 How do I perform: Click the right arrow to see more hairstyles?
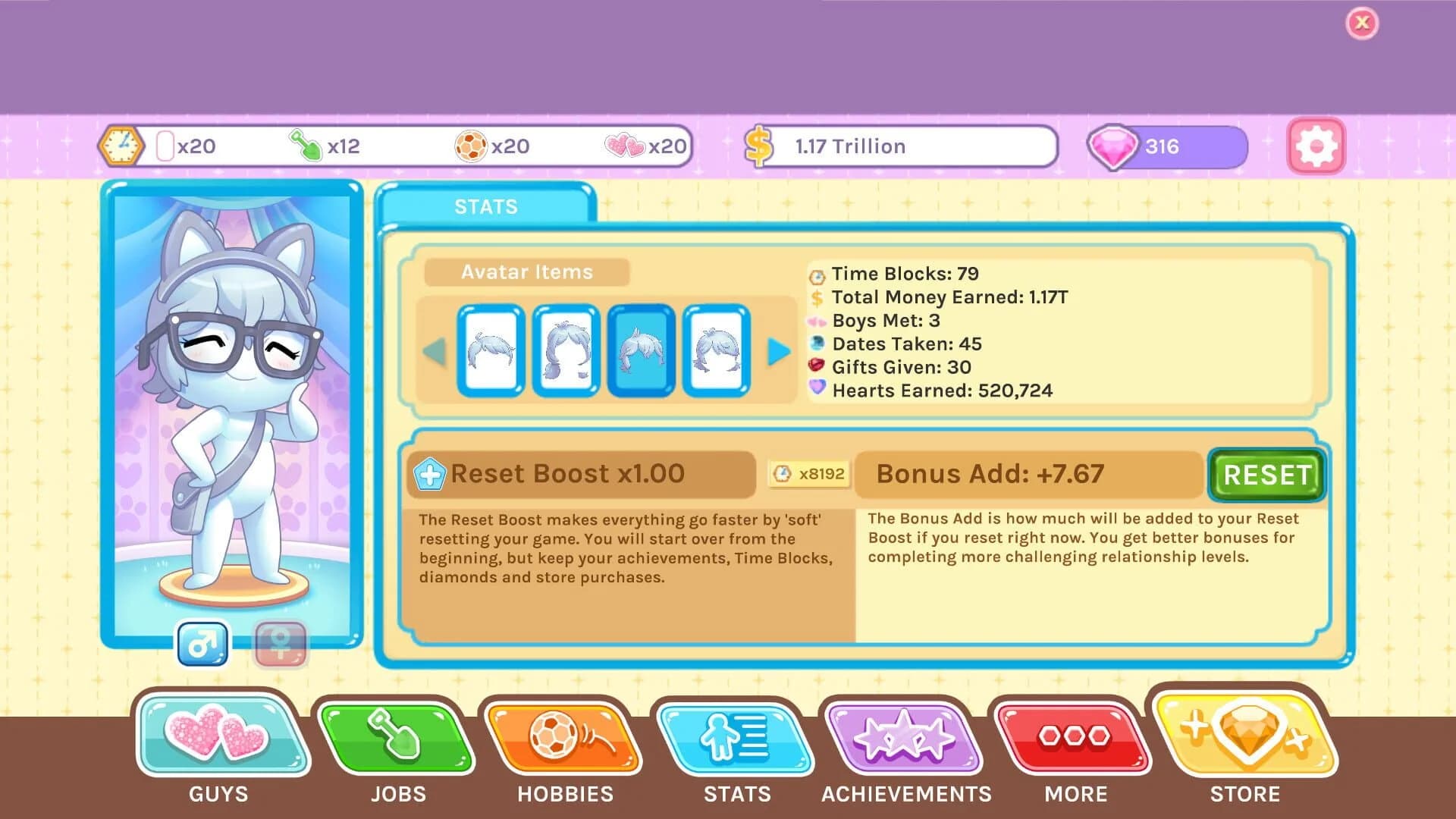tap(779, 351)
